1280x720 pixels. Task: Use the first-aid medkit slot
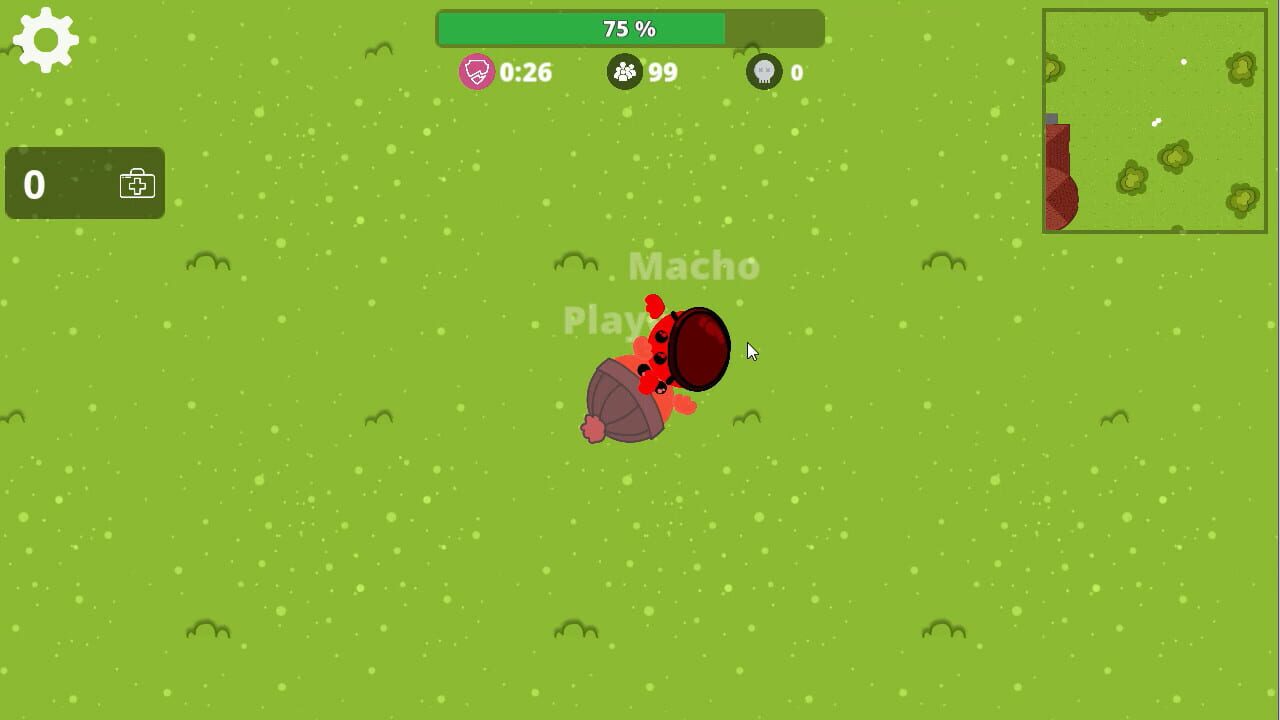pyautogui.click(x=138, y=184)
